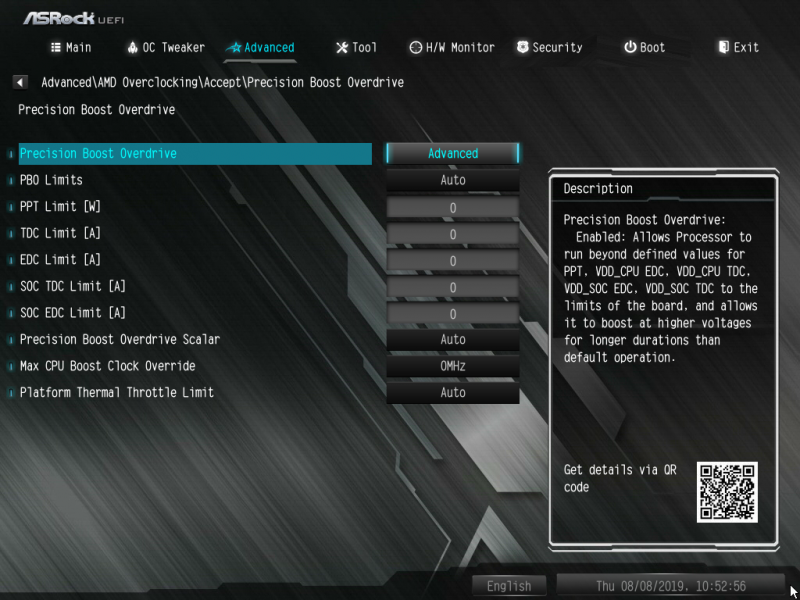Viewport: 800px width, 600px height.
Task: Open the Precision Boost Overdrive Scalar dropdown
Action: tap(453, 340)
